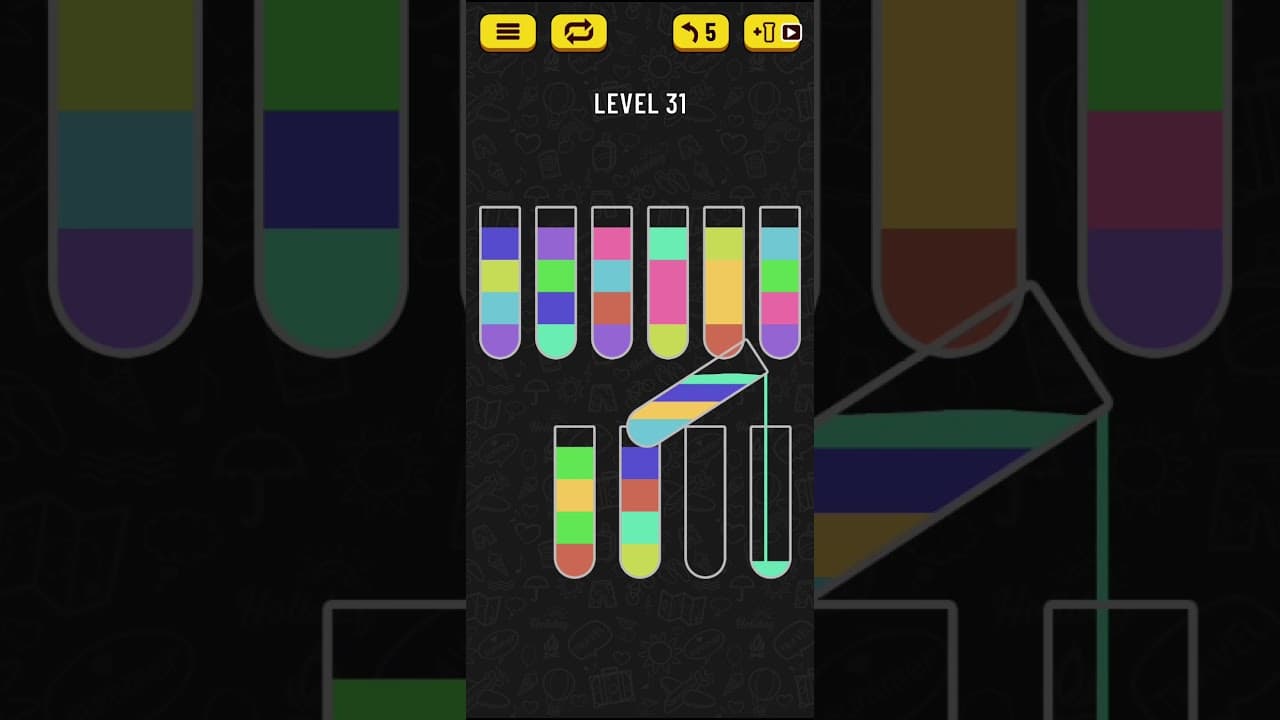Select the tube with mint above a large pink layer

pos(668,282)
